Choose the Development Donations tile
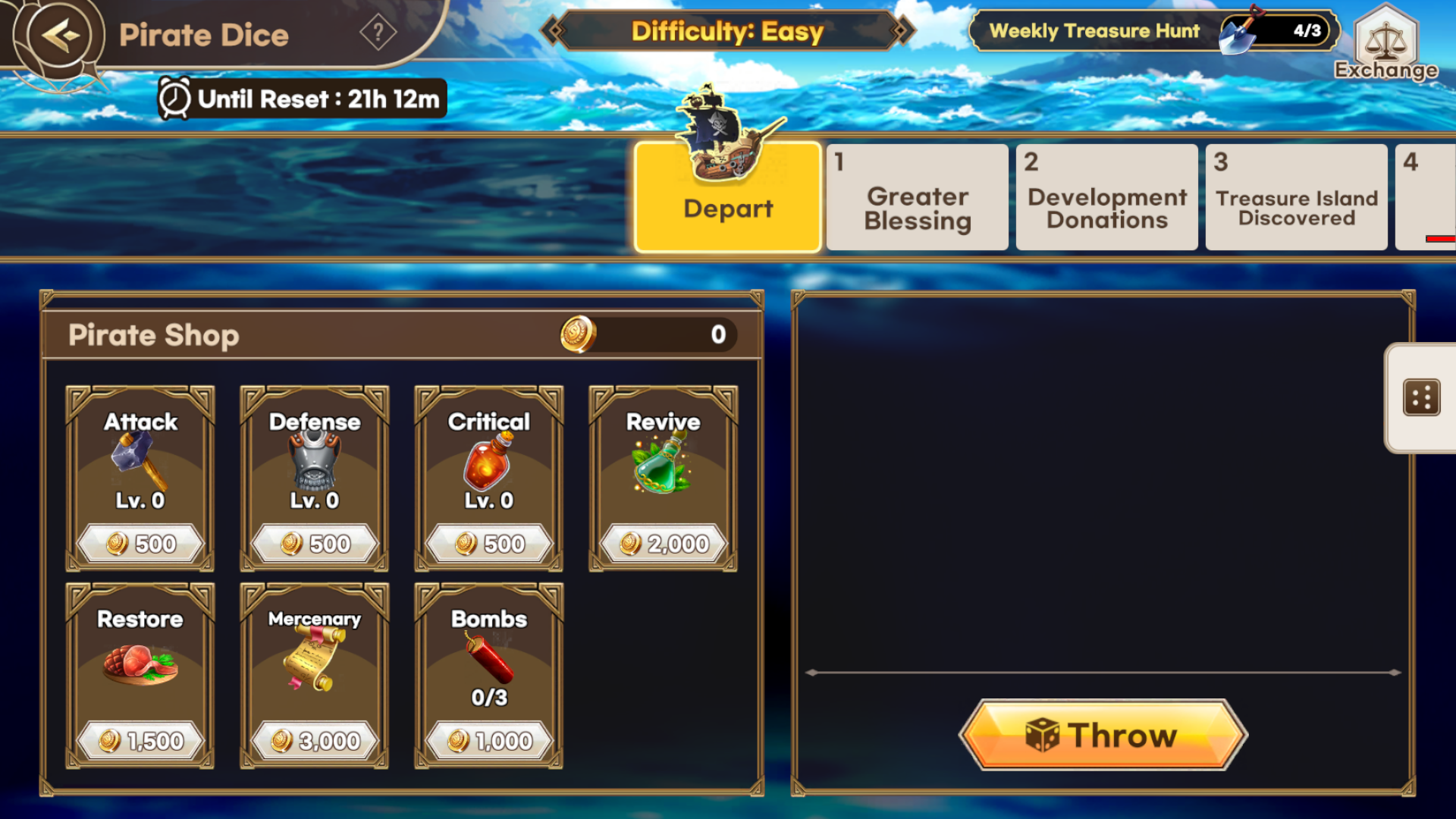Screen dimensions: 1456x819 [1107, 199]
